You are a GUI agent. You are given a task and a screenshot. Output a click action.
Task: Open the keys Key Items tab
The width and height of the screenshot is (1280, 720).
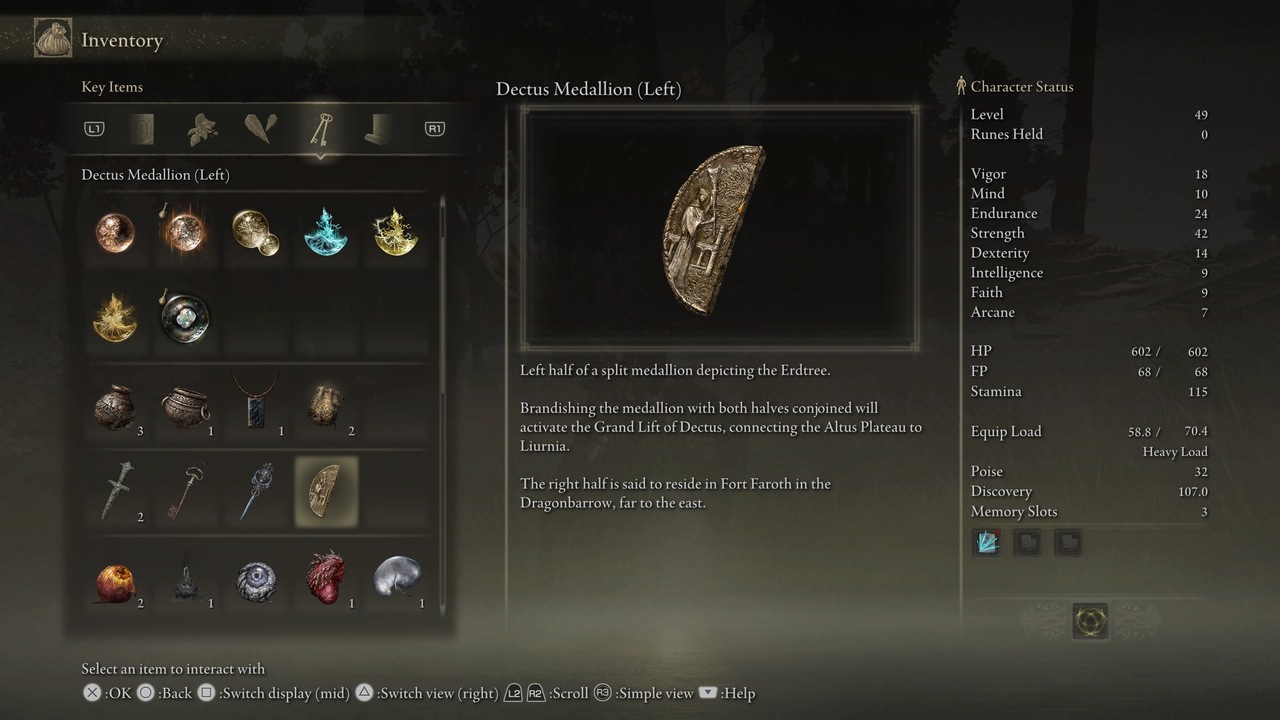(322, 128)
